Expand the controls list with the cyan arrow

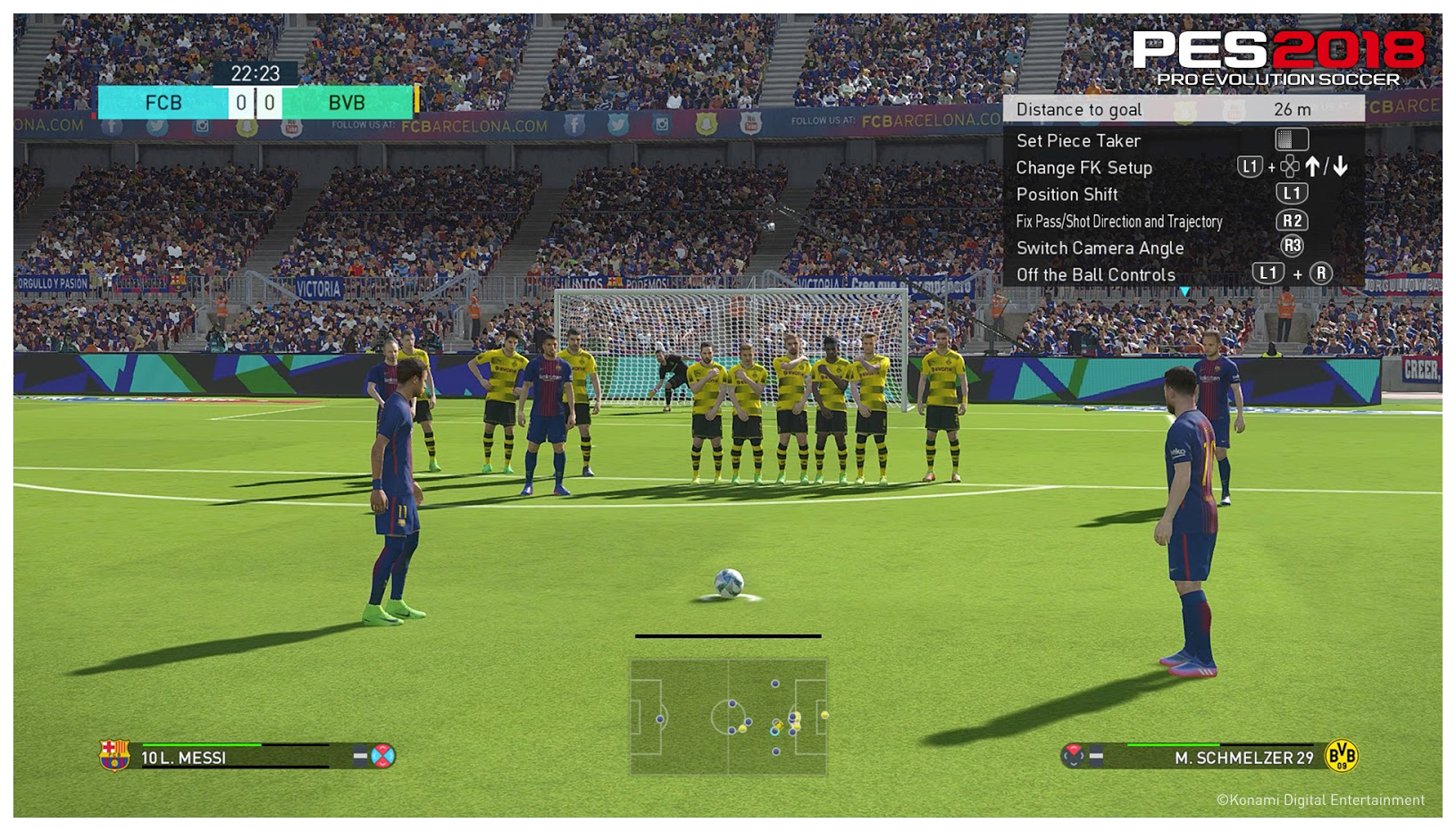(x=1184, y=291)
